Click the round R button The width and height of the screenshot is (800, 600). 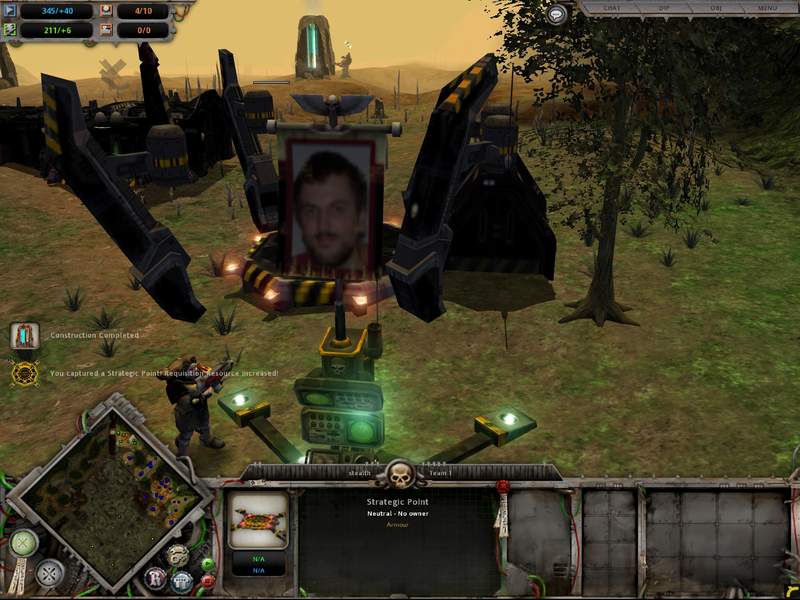pos(155,578)
